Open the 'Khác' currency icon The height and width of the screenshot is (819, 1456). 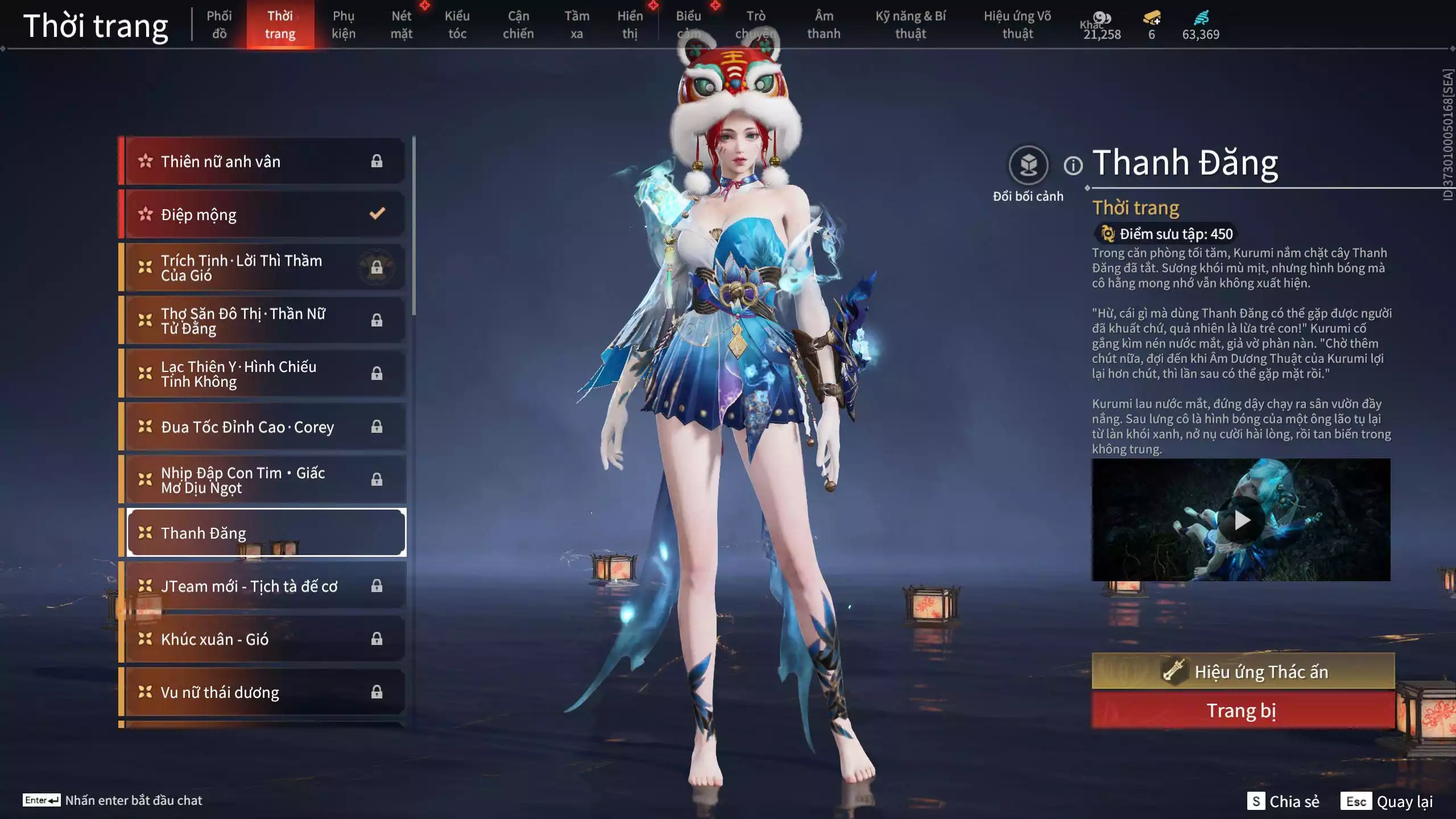(x=1103, y=17)
